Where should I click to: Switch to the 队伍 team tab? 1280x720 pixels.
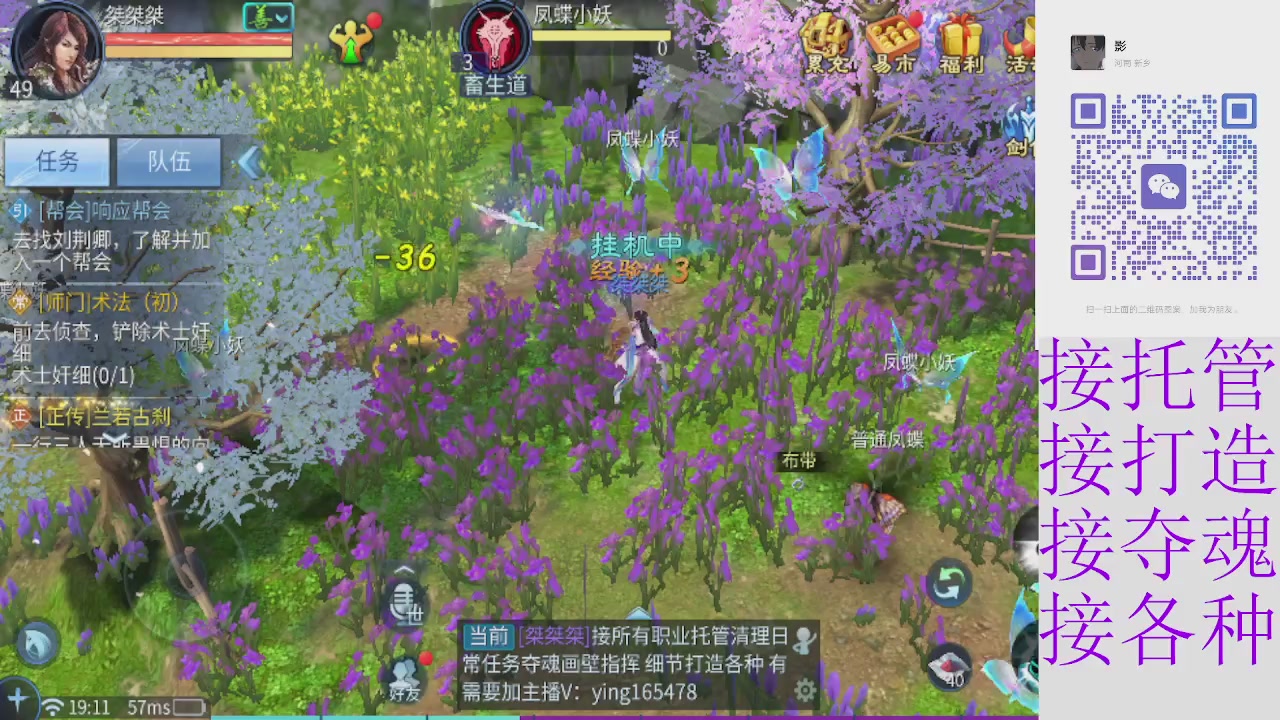pyautogui.click(x=168, y=162)
